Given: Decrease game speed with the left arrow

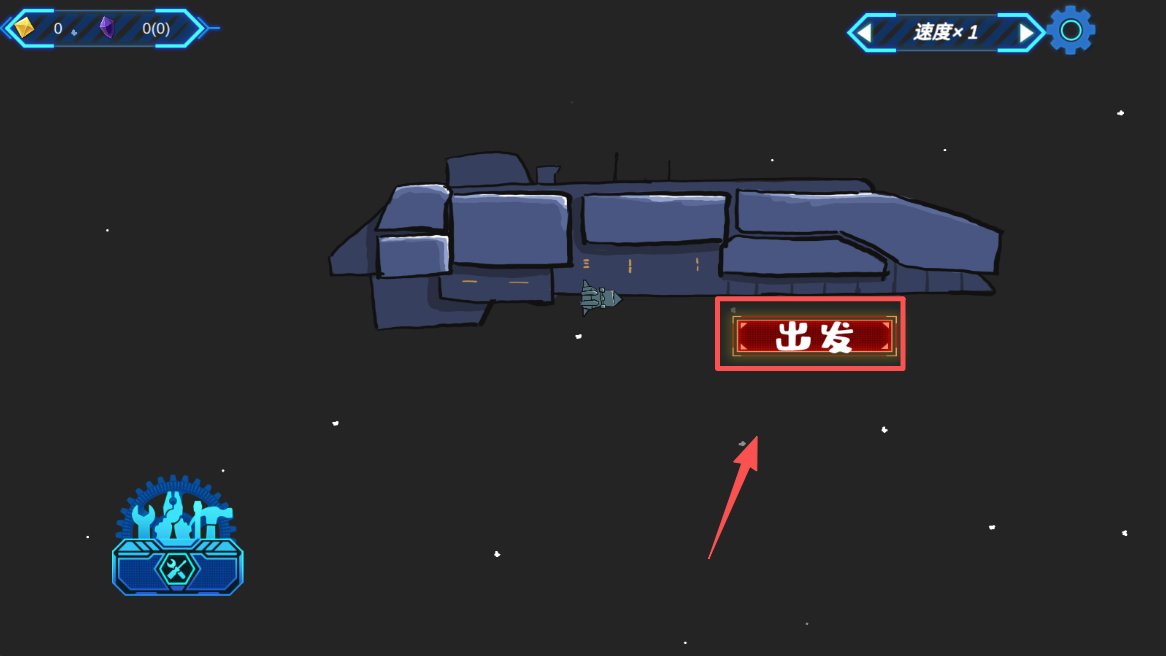Looking at the screenshot, I should click(x=864, y=33).
